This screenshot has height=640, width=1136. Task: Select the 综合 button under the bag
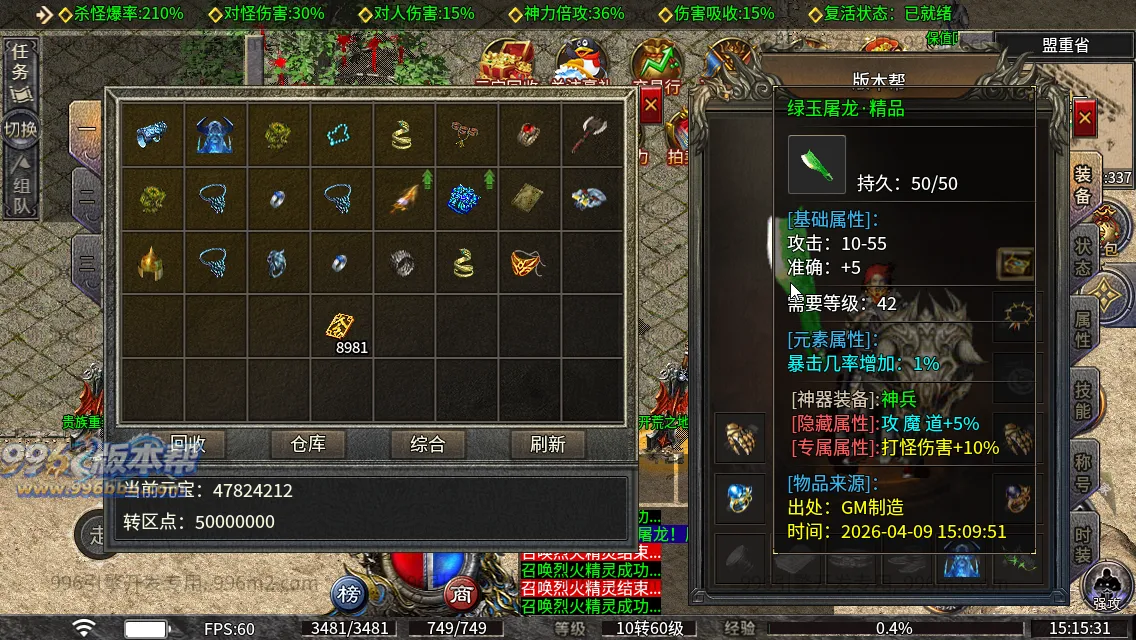(x=428, y=443)
